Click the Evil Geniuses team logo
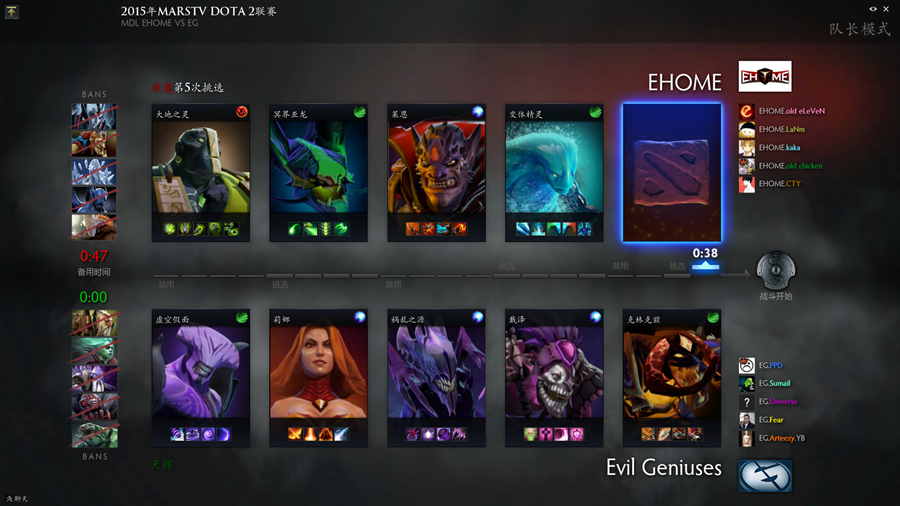 tap(765, 476)
